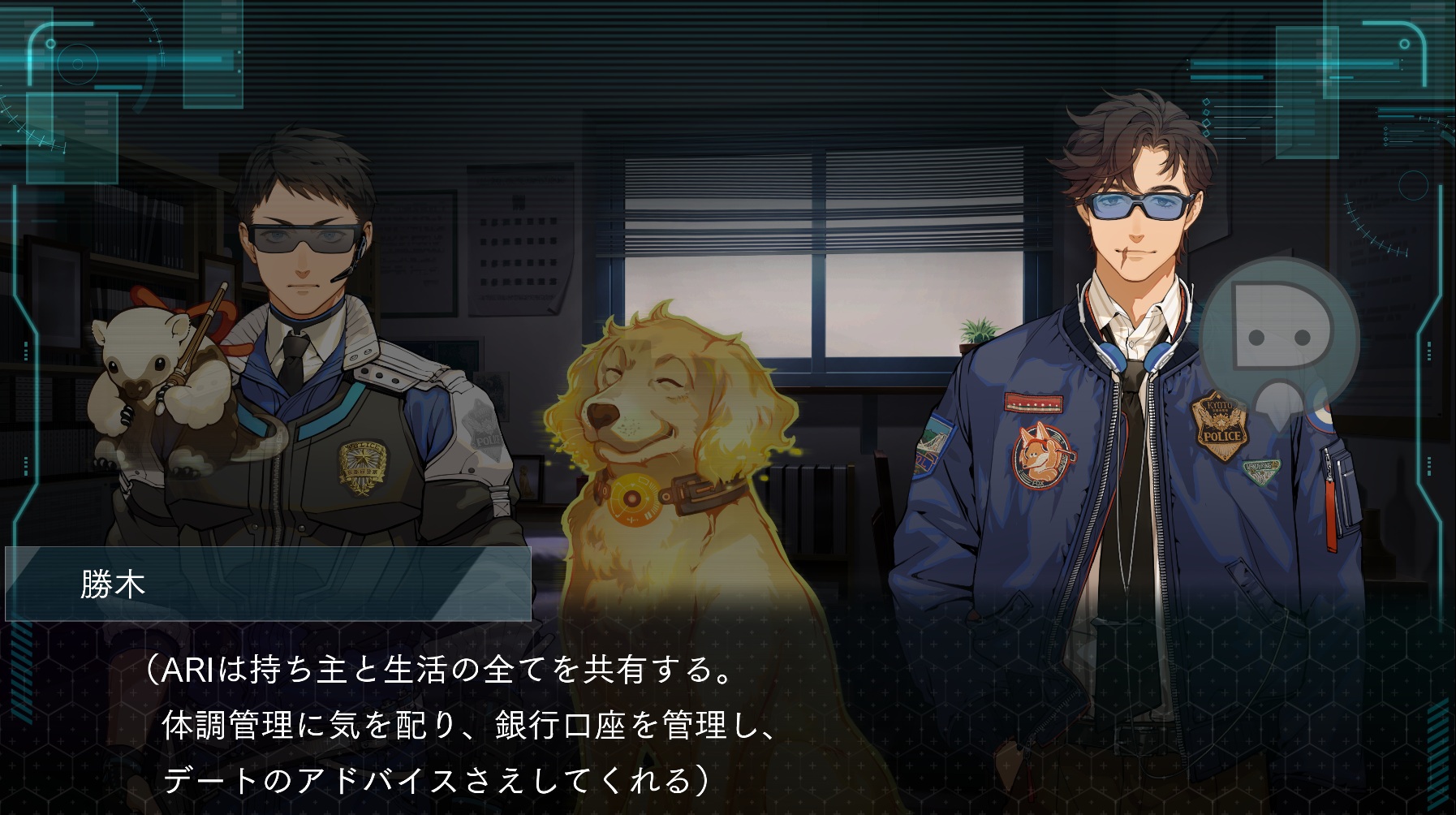
Task: Select the circular dial HUD icon top left
Action: coord(78,63)
